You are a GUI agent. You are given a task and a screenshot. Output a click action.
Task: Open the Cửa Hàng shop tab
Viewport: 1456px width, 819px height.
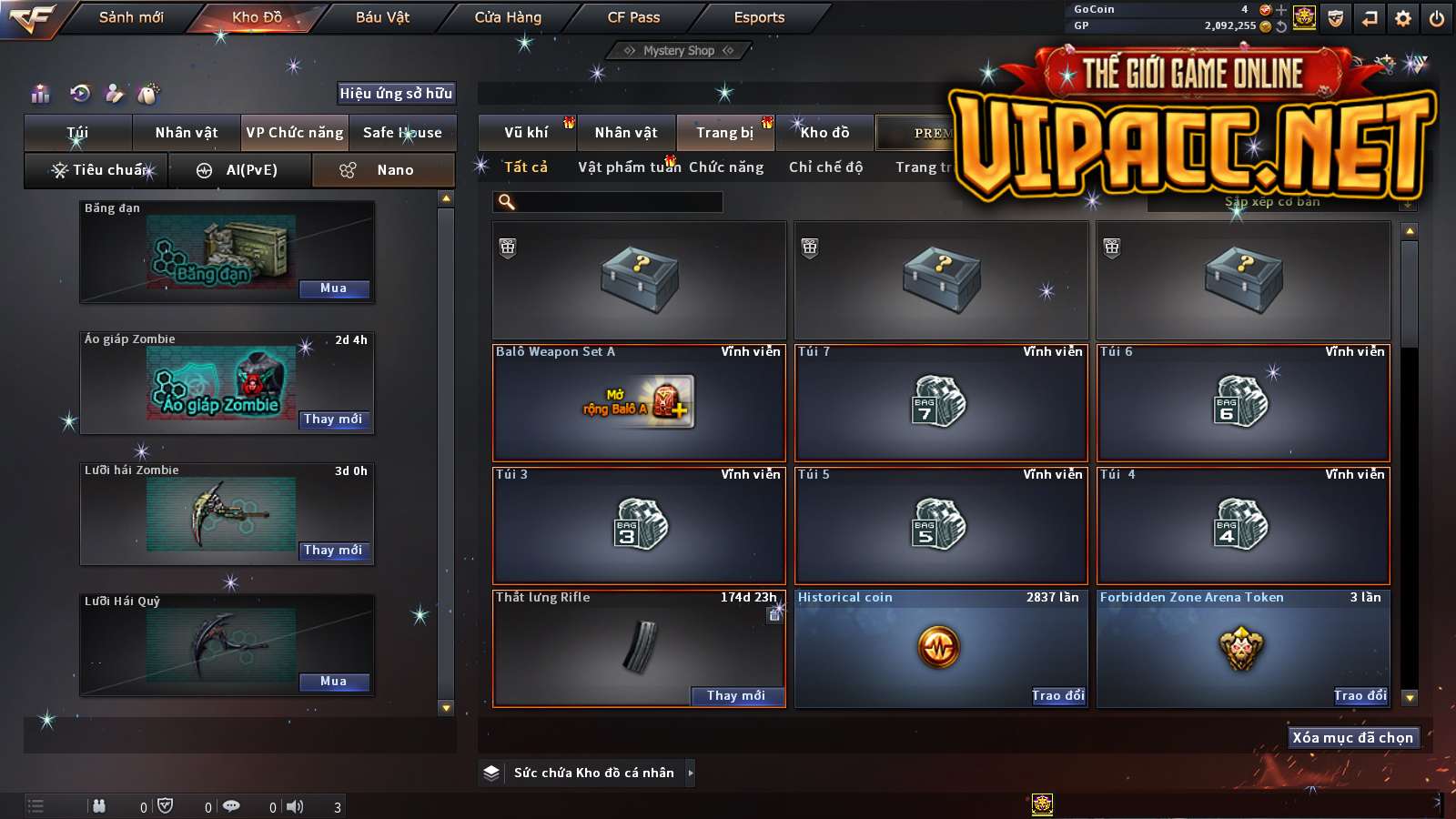click(508, 17)
